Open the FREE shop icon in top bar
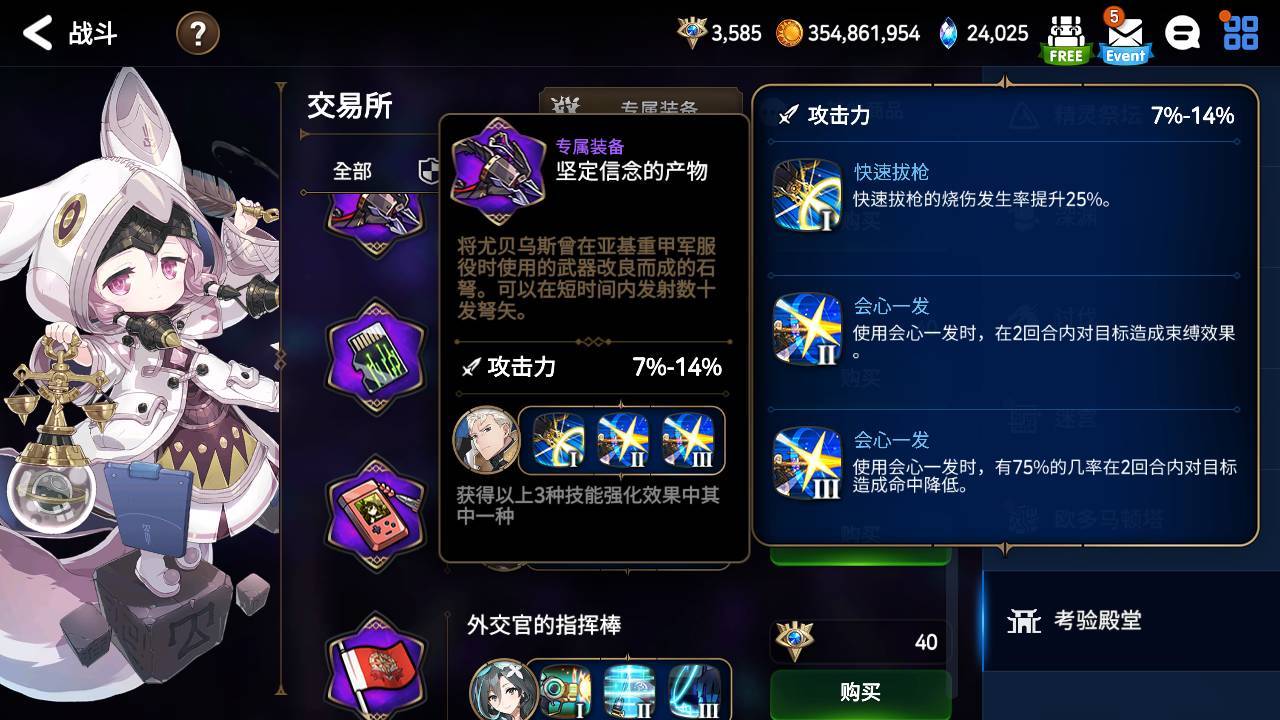Viewport: 1280px width, 720px height. pyautogui.click(x=1064, y=33)
